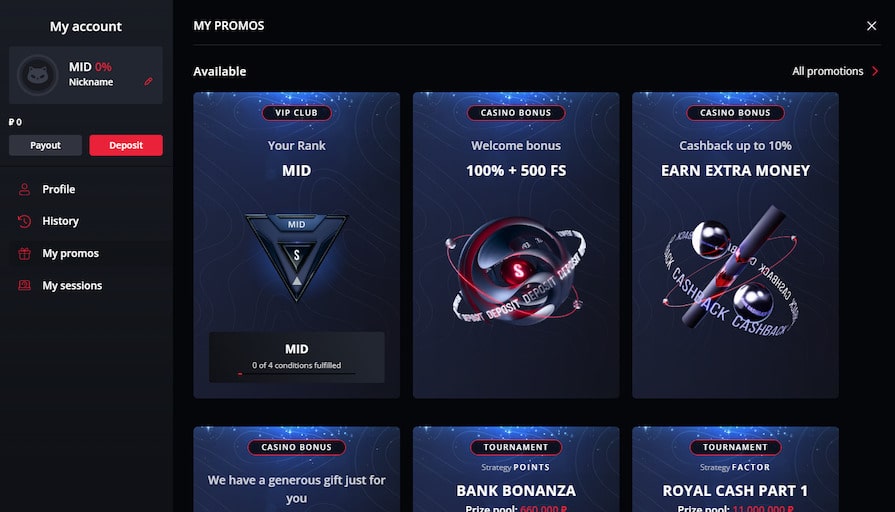Open the VIP Club rank card
The image size is (895, 512).
[x=296, y=245]
